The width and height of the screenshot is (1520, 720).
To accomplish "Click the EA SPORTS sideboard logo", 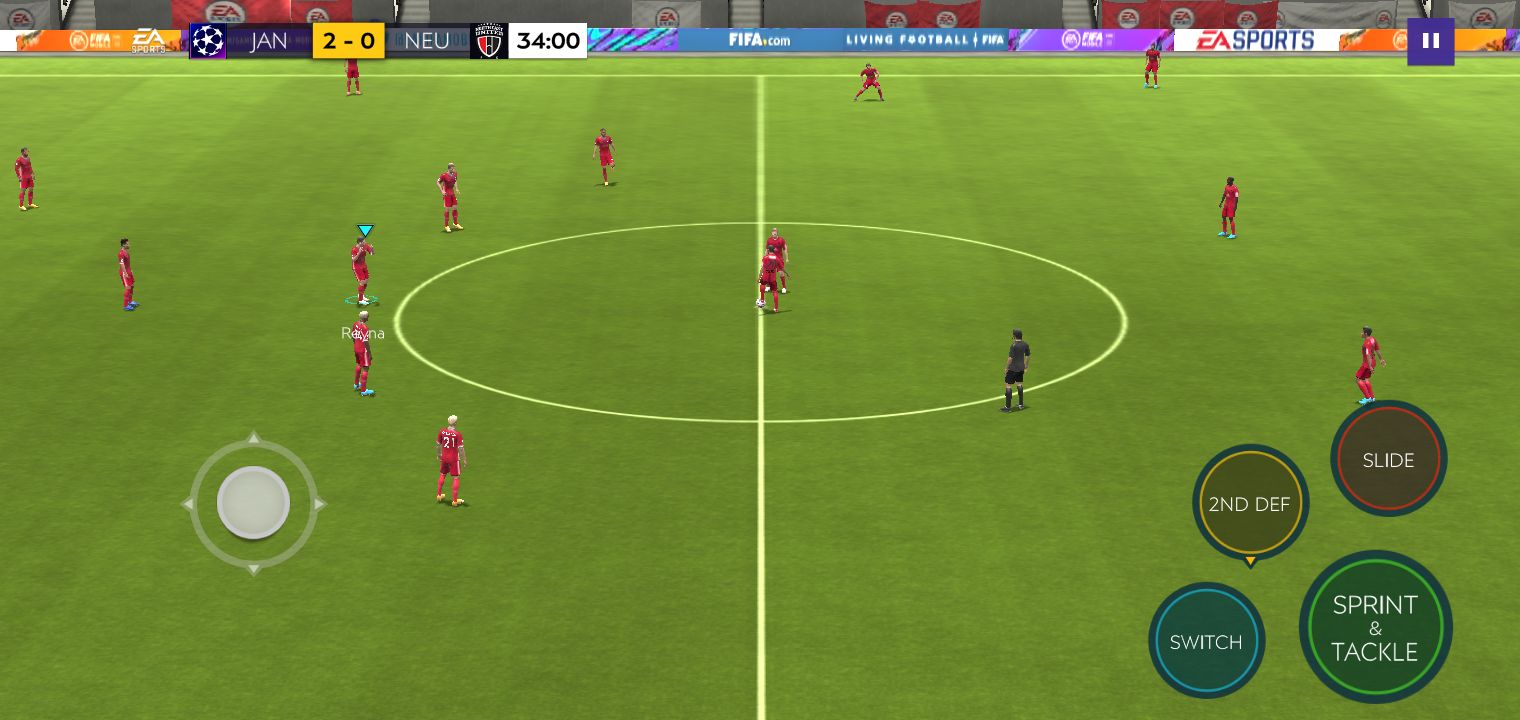I will coord(1255,41).
